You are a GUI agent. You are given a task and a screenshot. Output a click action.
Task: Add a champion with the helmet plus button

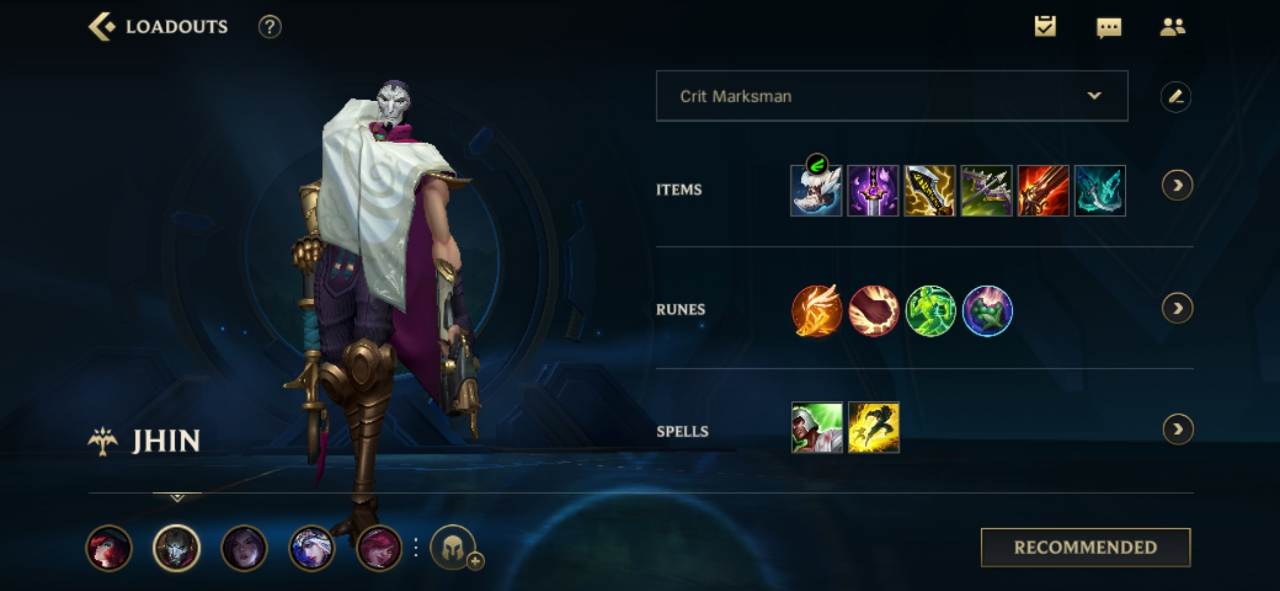(x=455, y=549)
